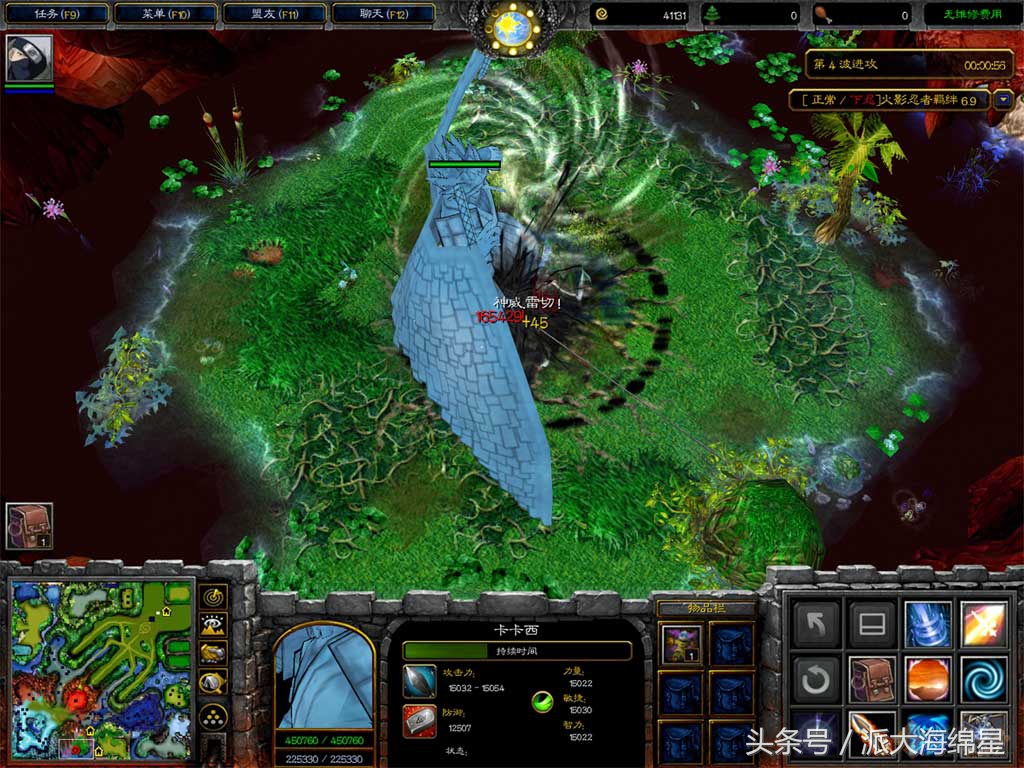Open the 菜单 (F10) game menu
Screen dimensions: 1024x768
pos(164,14)
